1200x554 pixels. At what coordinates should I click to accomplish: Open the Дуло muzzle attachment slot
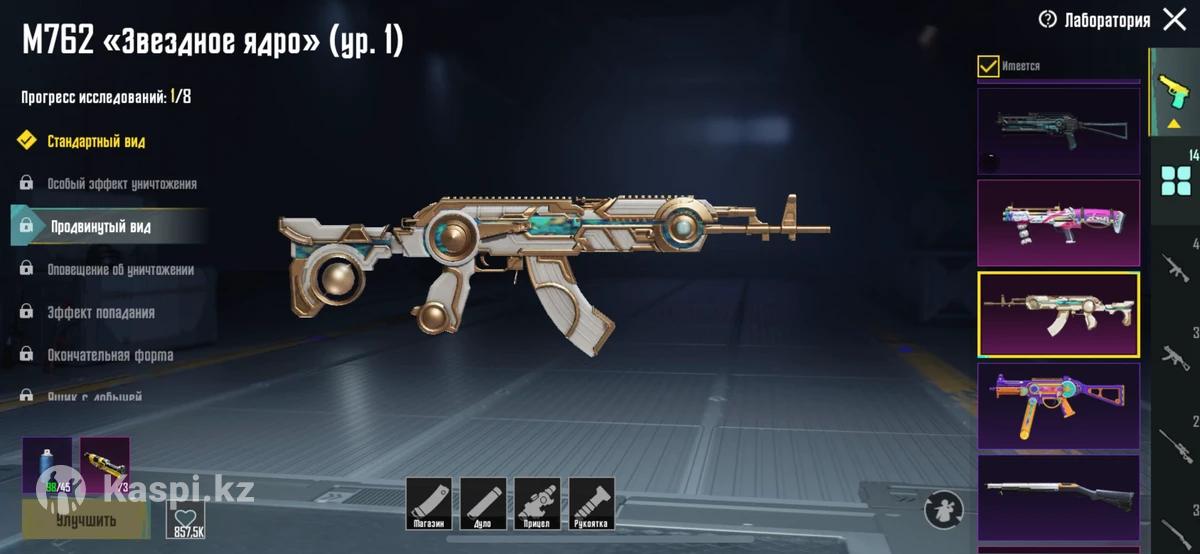point(483,503)
